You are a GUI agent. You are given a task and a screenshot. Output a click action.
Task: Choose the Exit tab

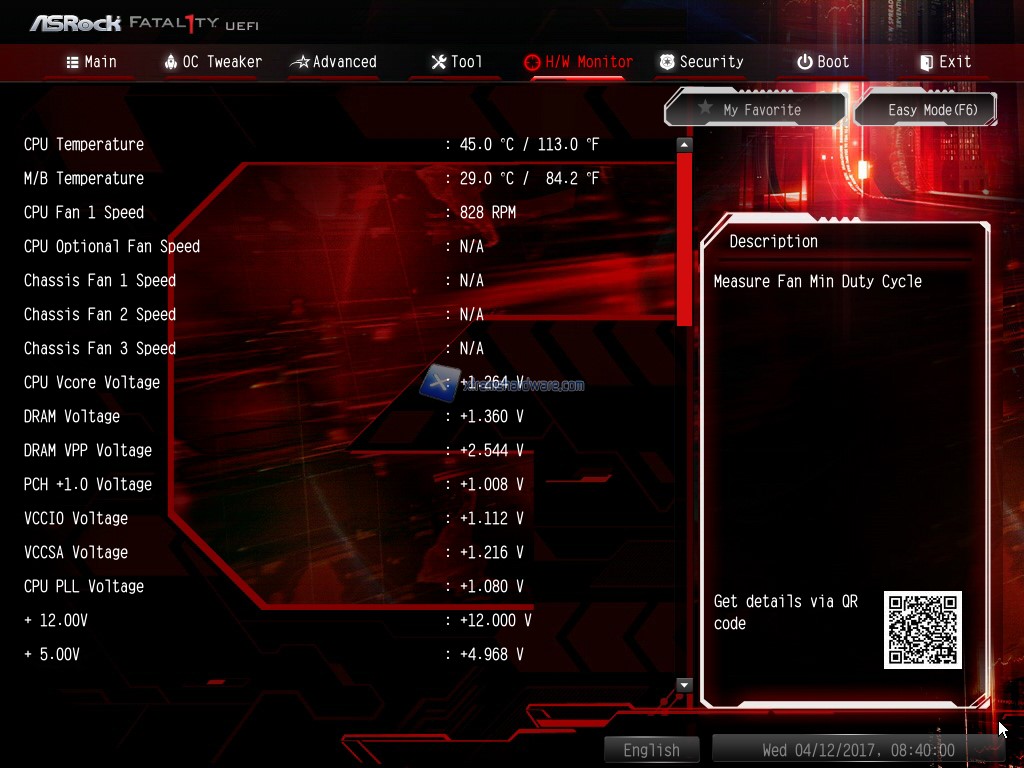(945, 62)
